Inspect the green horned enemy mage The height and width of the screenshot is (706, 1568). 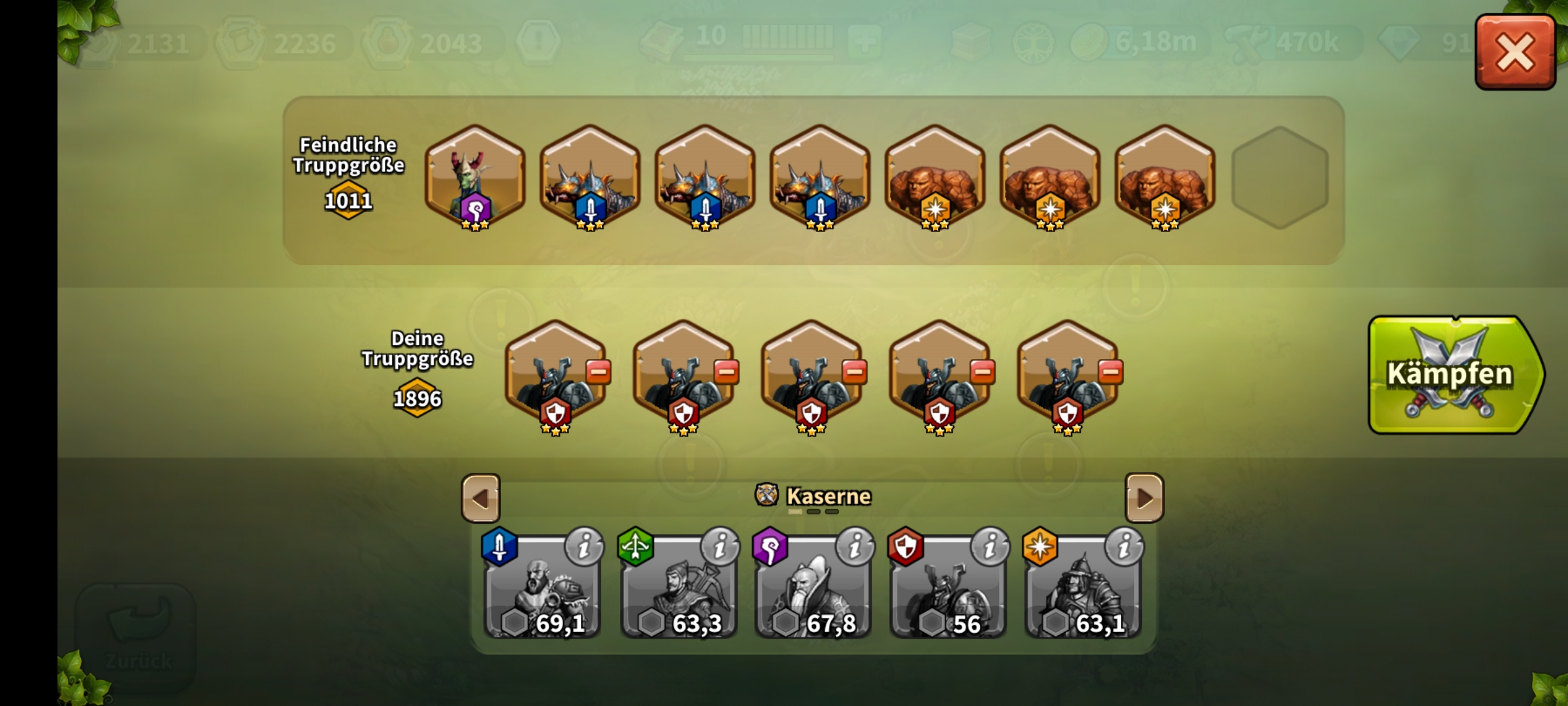[475, 176]
